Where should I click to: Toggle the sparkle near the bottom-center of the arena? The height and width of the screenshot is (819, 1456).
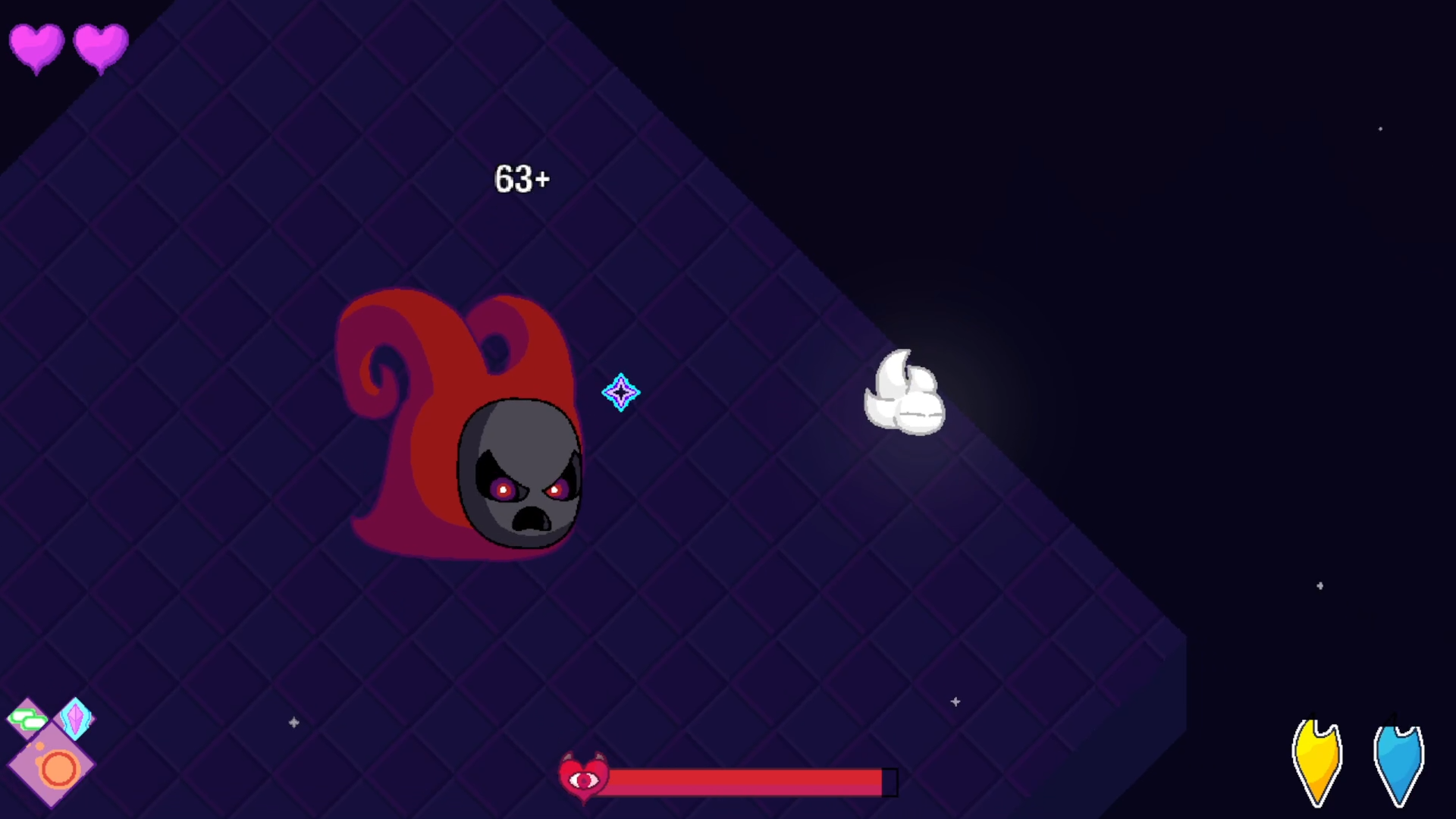tap(955, 702)
